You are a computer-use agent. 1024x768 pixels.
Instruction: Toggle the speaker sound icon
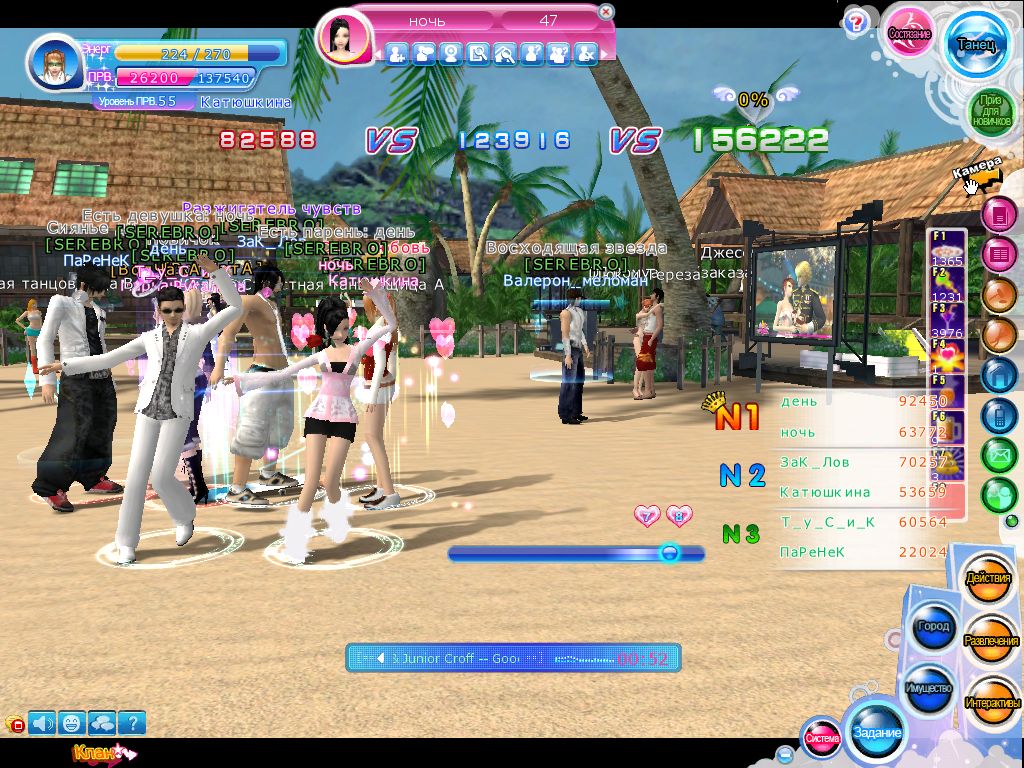(42, 722)
